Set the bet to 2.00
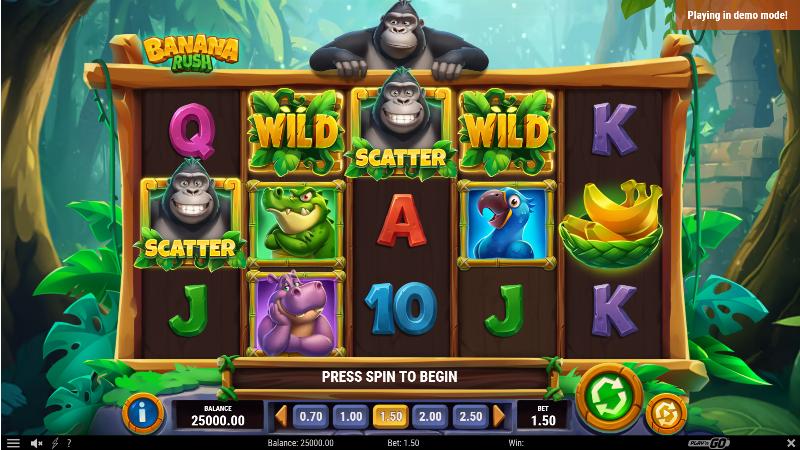The width and height of the screenshot is (800, 450). [x=429, y=416]
